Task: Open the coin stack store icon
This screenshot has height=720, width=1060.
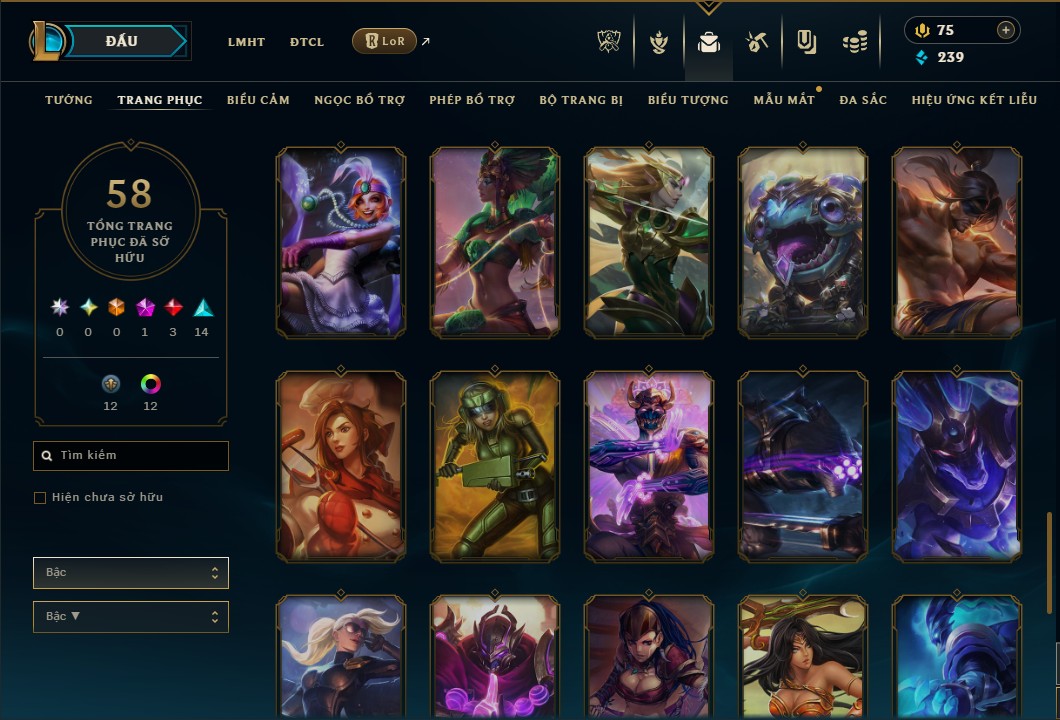Action: pos(854,42)
